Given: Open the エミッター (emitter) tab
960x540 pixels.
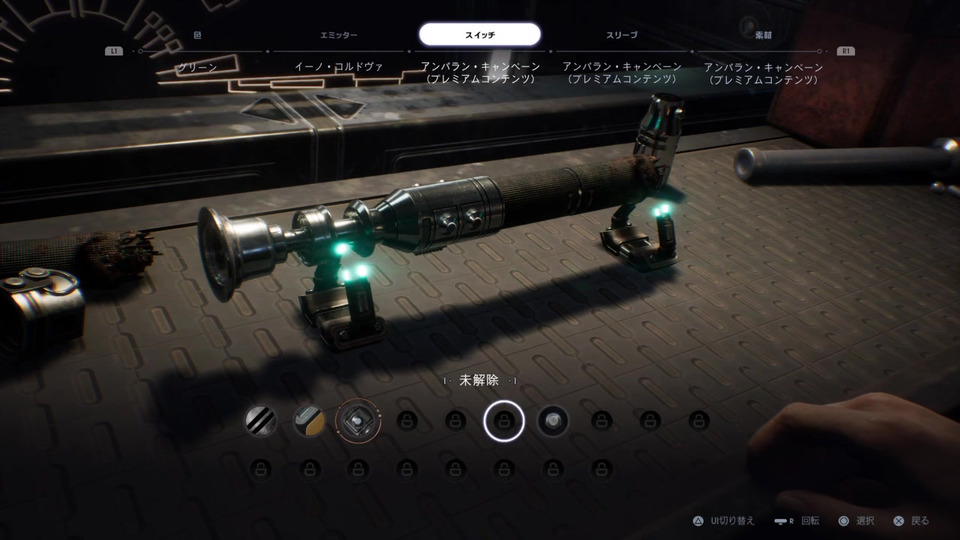Looking at the screenshot, I should point(338,35).
